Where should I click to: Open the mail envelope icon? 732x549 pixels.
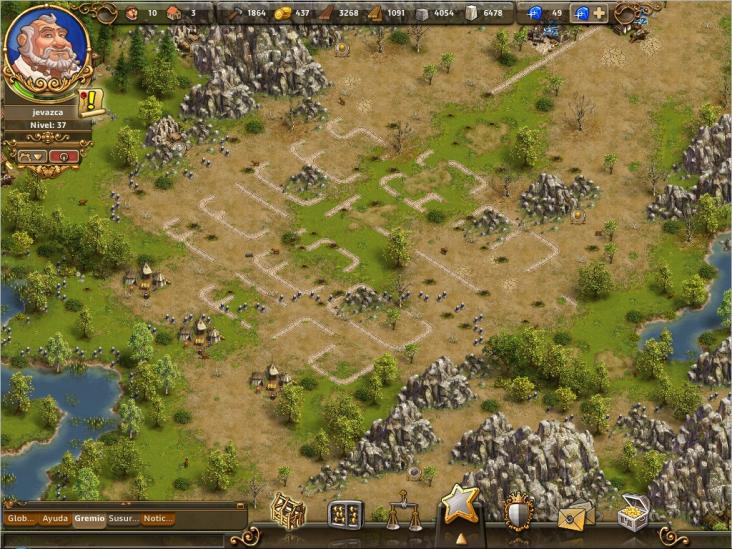click(576, 514)
